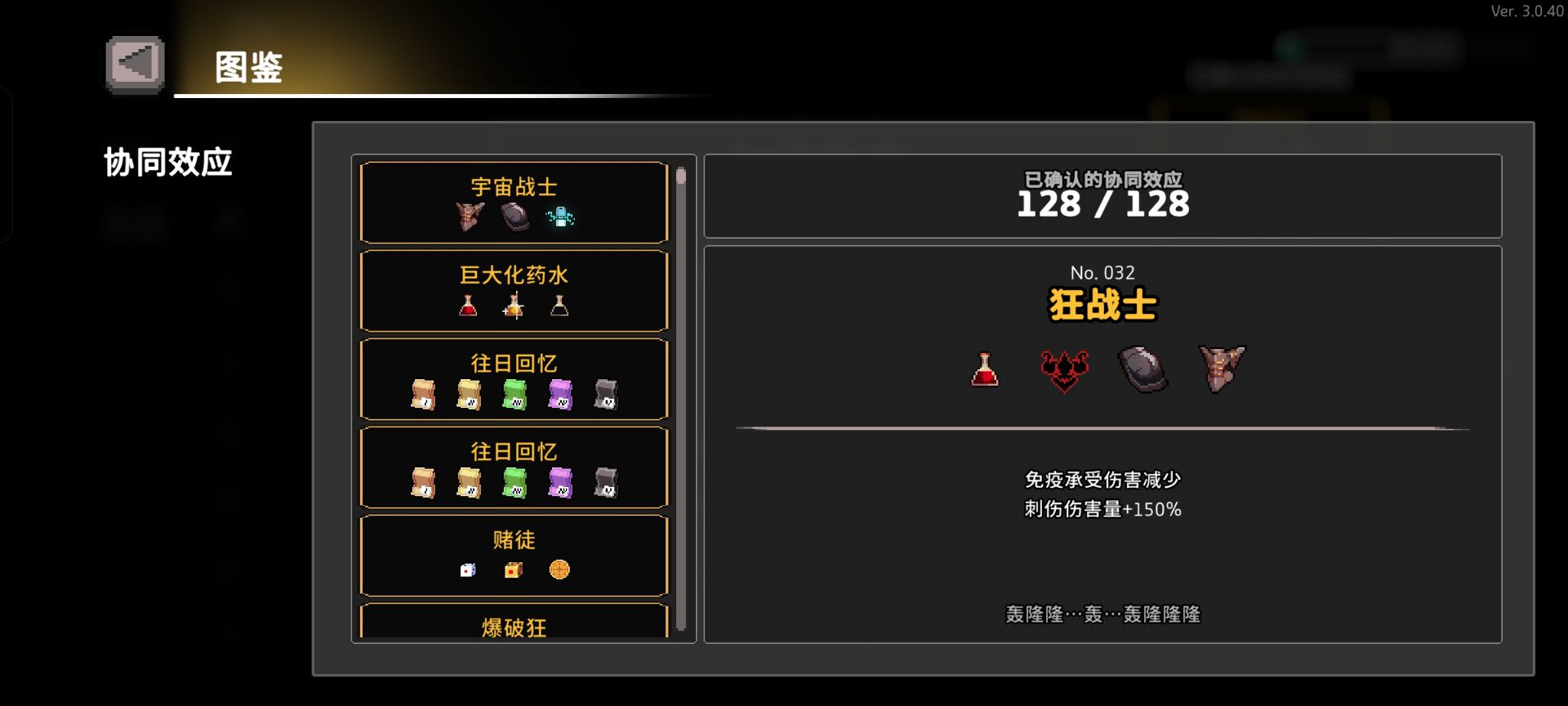The image size is (1568, 706).
Task: Select the glowing blue robot icon under 宇宙战士
Action: (561, 217)
